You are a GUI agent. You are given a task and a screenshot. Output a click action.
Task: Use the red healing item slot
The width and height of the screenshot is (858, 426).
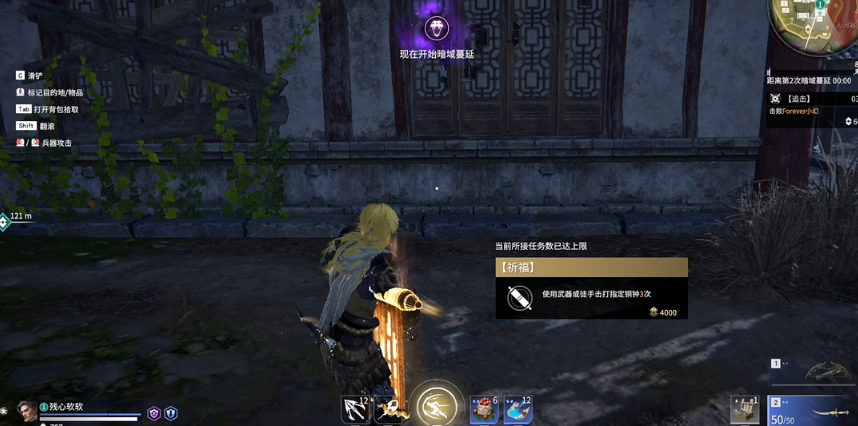click(x=484, y=409)
